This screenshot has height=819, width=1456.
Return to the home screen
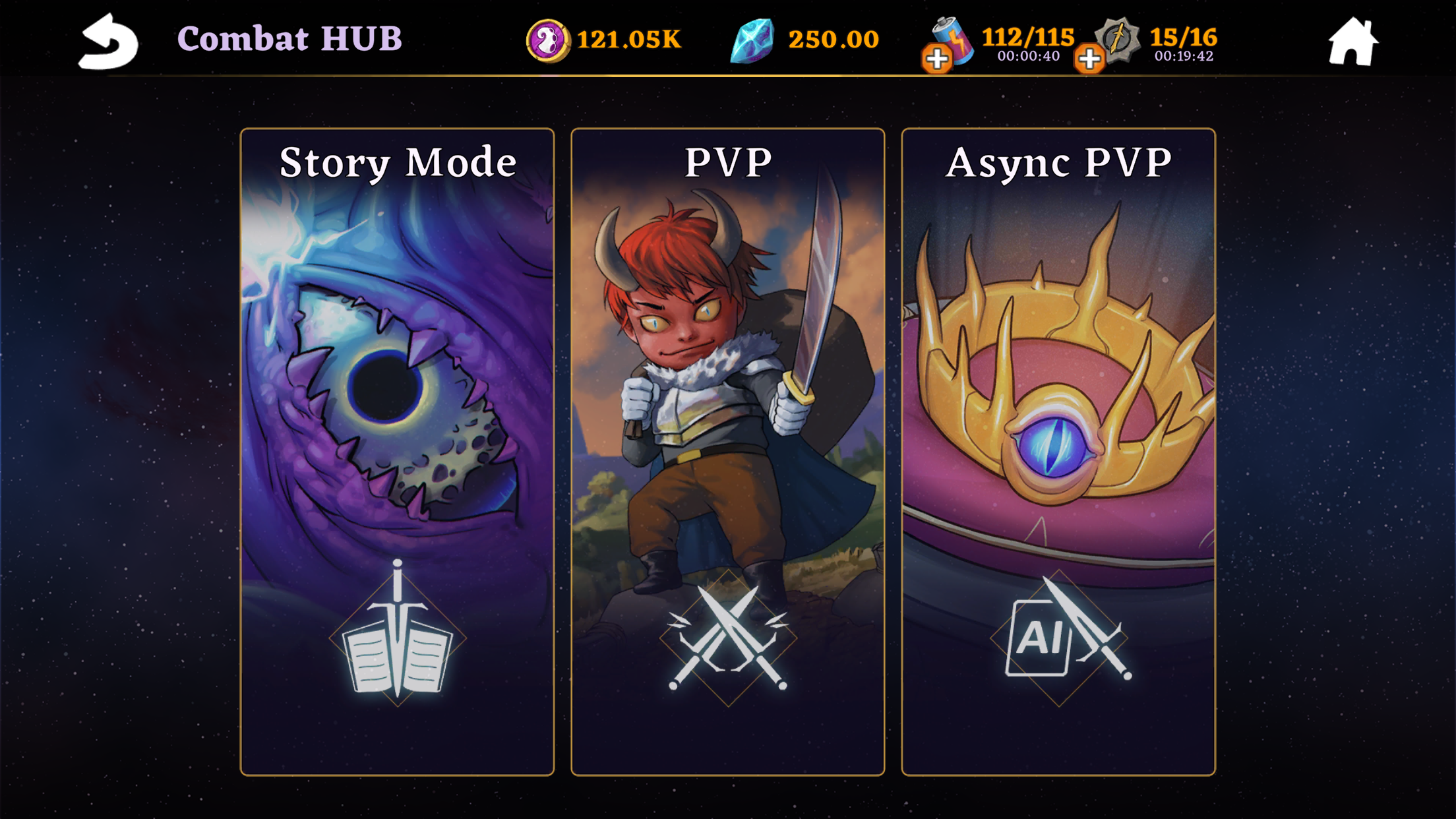1352,42
